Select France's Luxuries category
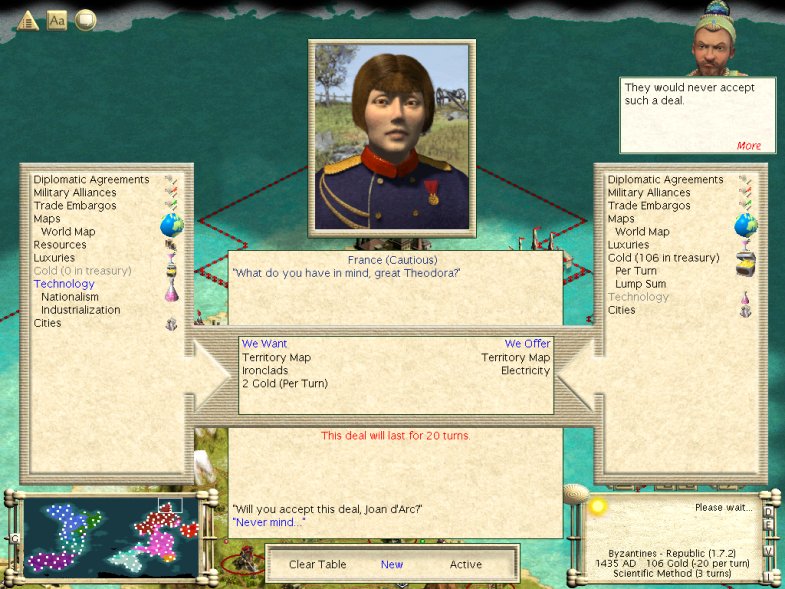 click(54, 258)
